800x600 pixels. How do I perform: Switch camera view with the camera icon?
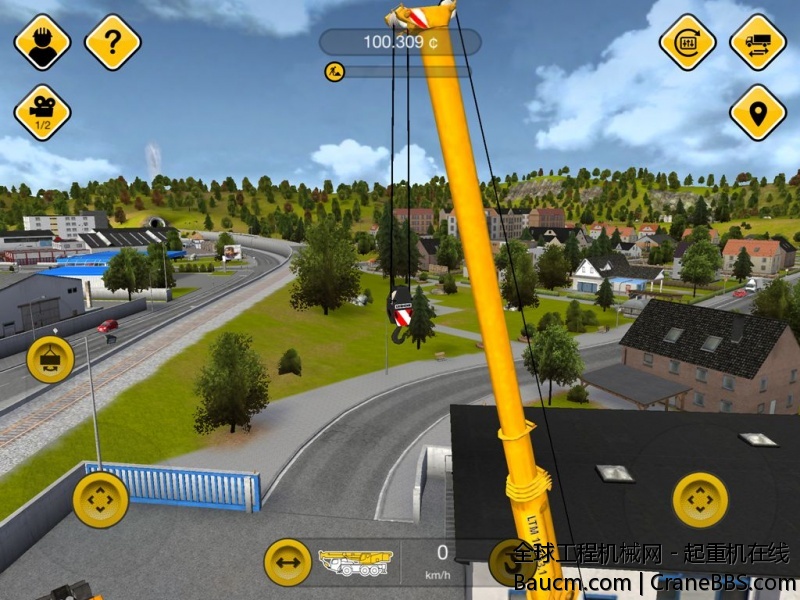pos(42,112)
